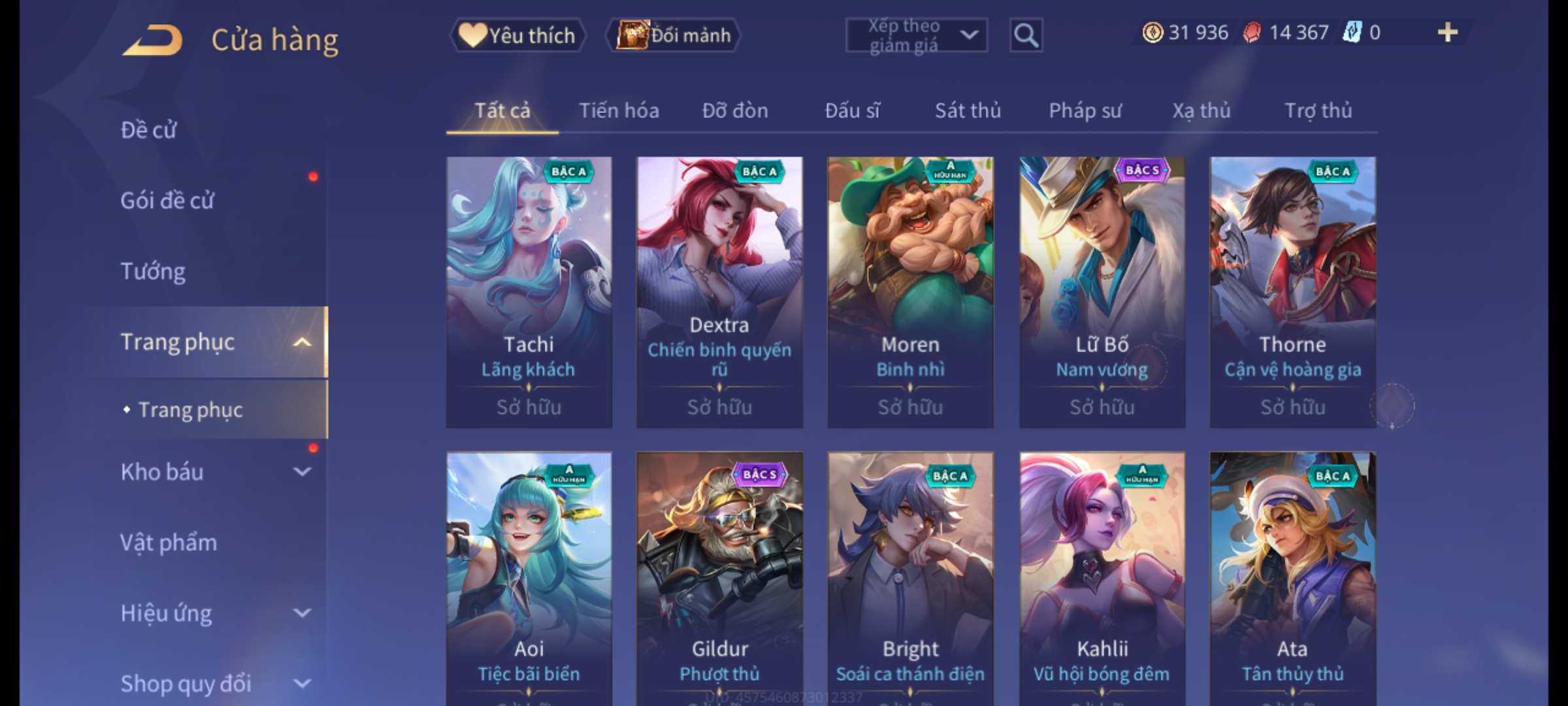The height and width of the screenshot is (706, 1568).
Task: Add currency with the plus button
Action: [x=1447, y=33]
